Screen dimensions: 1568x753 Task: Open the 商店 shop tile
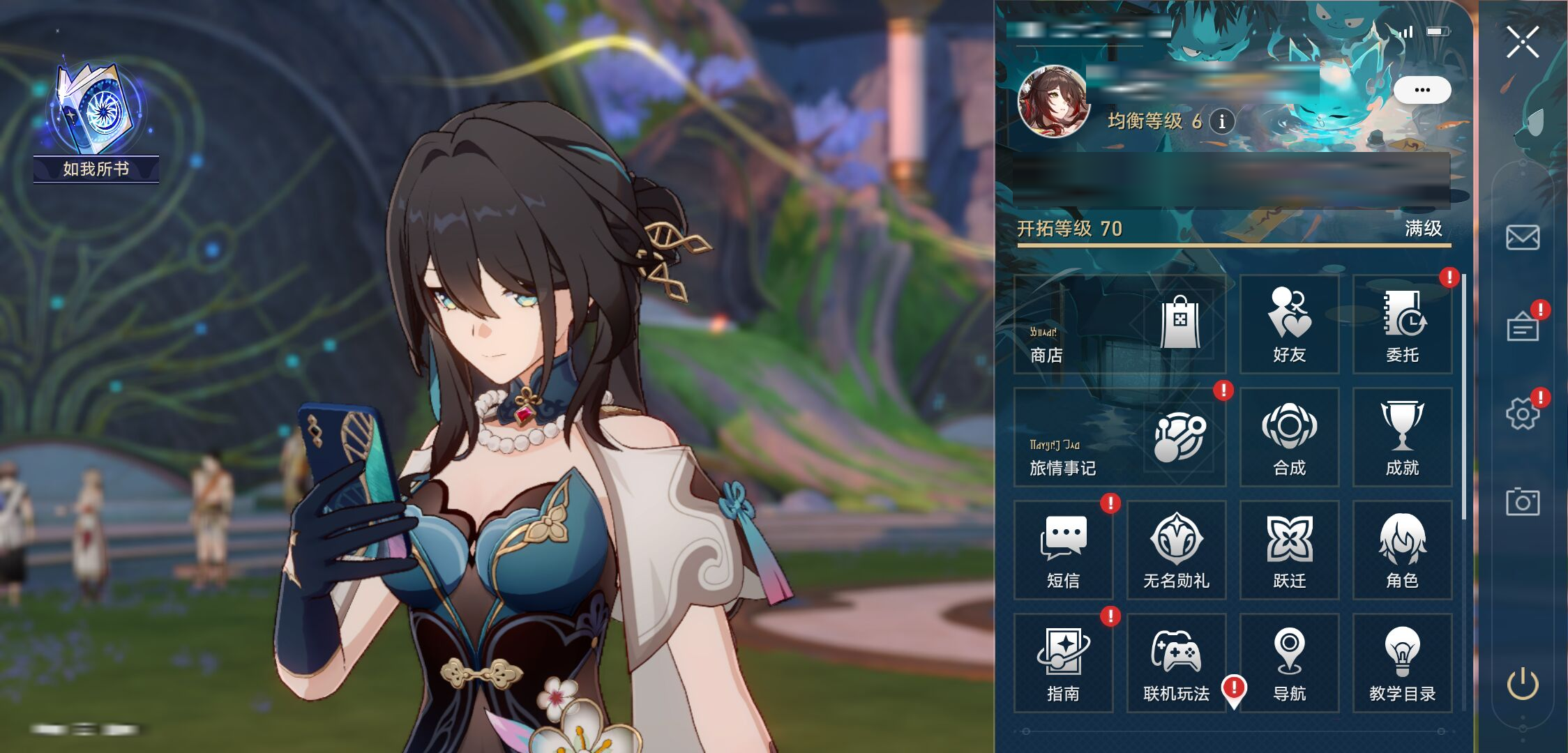click(1119, 324)
